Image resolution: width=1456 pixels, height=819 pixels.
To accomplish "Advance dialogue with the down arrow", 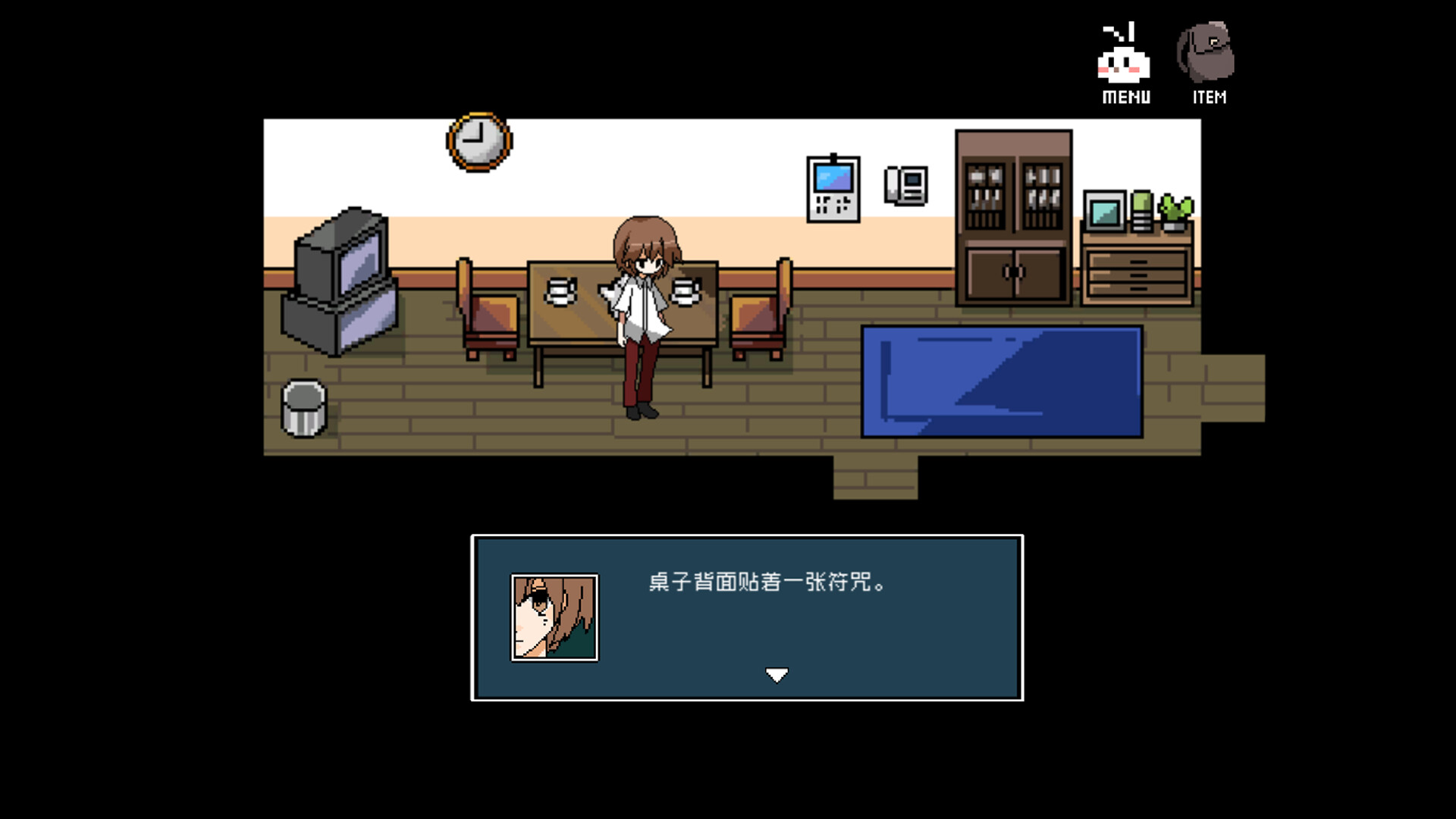I will 777,673.
